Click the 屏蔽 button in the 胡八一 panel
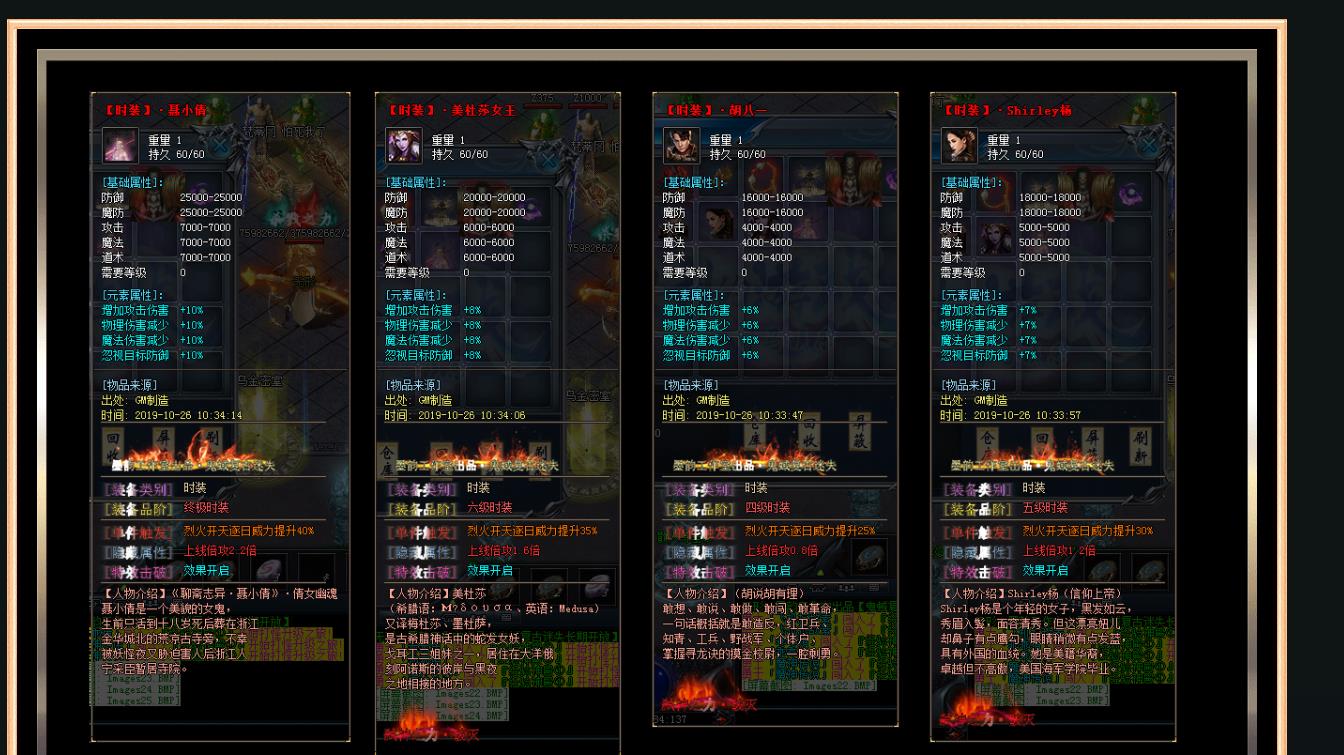Screen dimensions: 1344x755 859,431
